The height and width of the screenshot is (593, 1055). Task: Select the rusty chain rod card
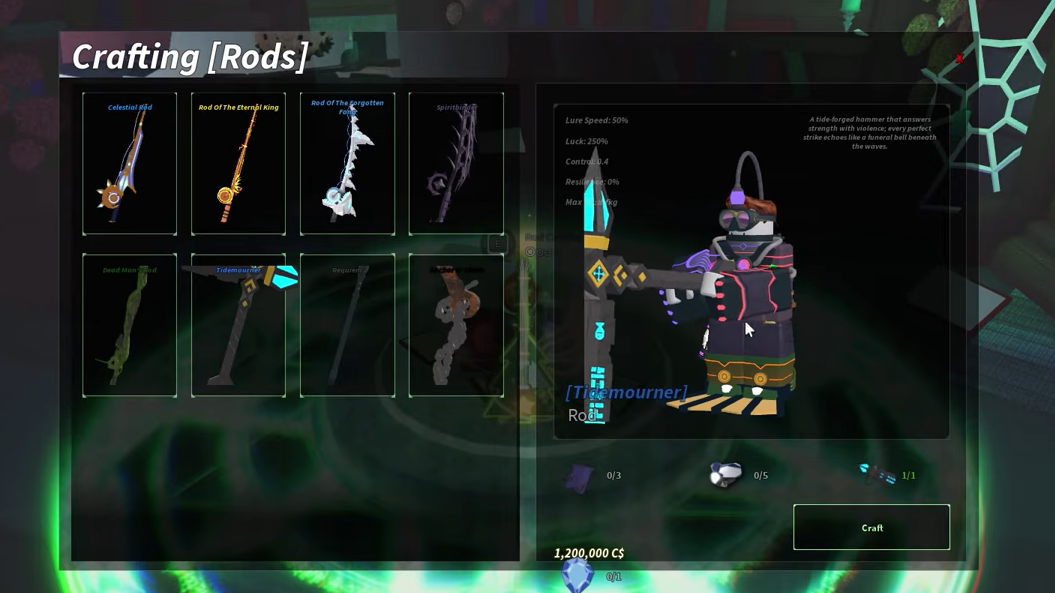[456, 325]
